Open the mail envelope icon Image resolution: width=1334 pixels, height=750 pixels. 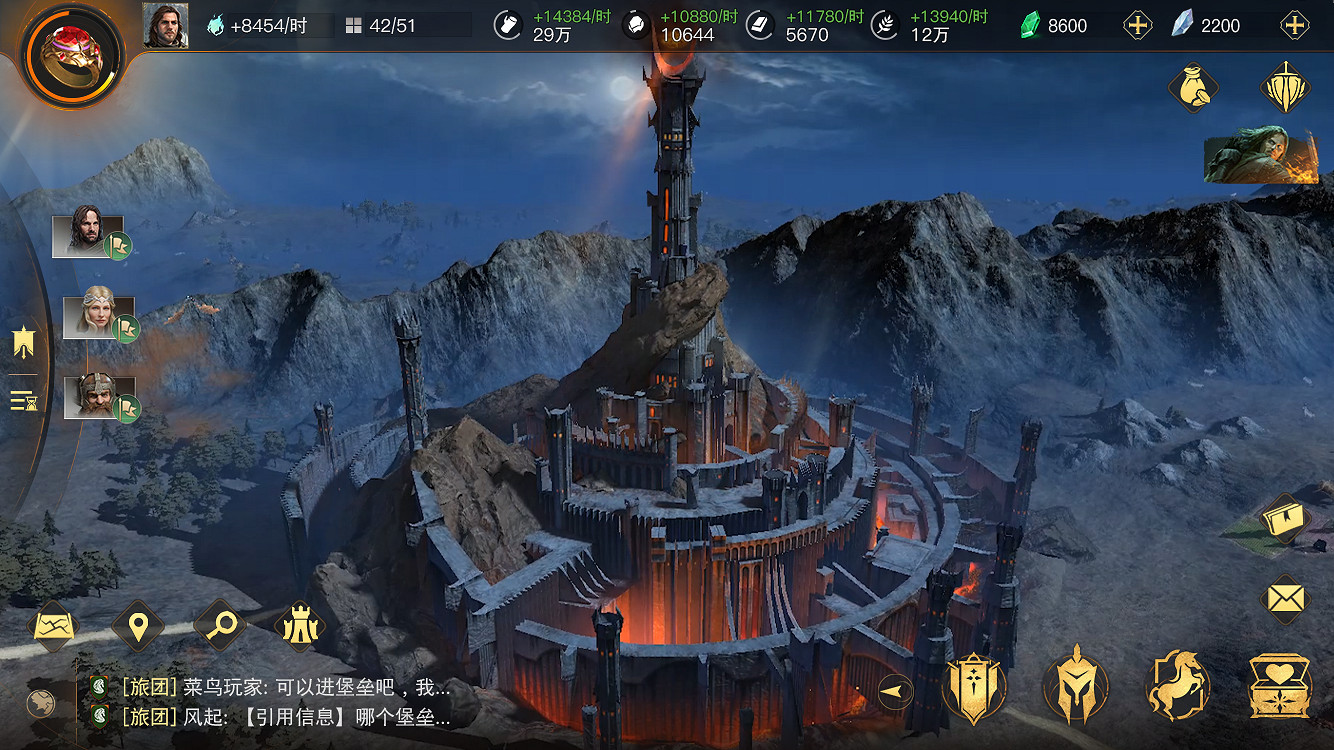(1285, 600)
